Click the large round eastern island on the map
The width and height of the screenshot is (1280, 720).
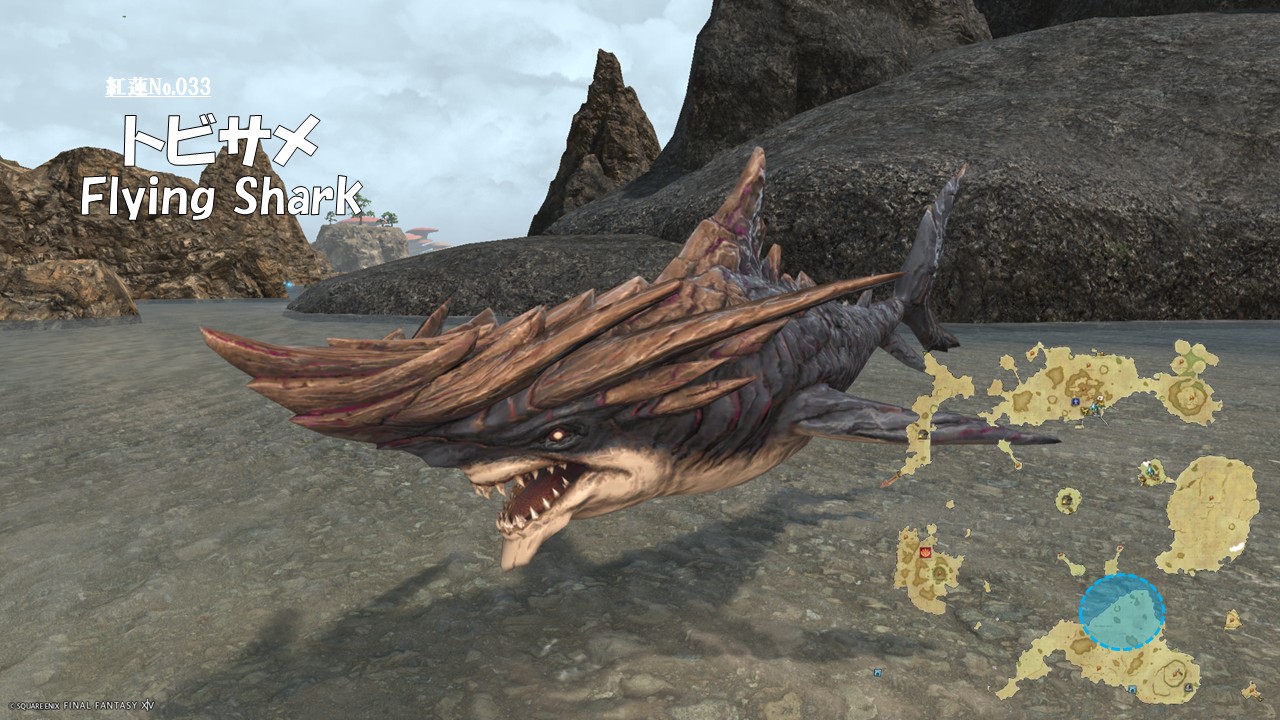click(1211, 512)
